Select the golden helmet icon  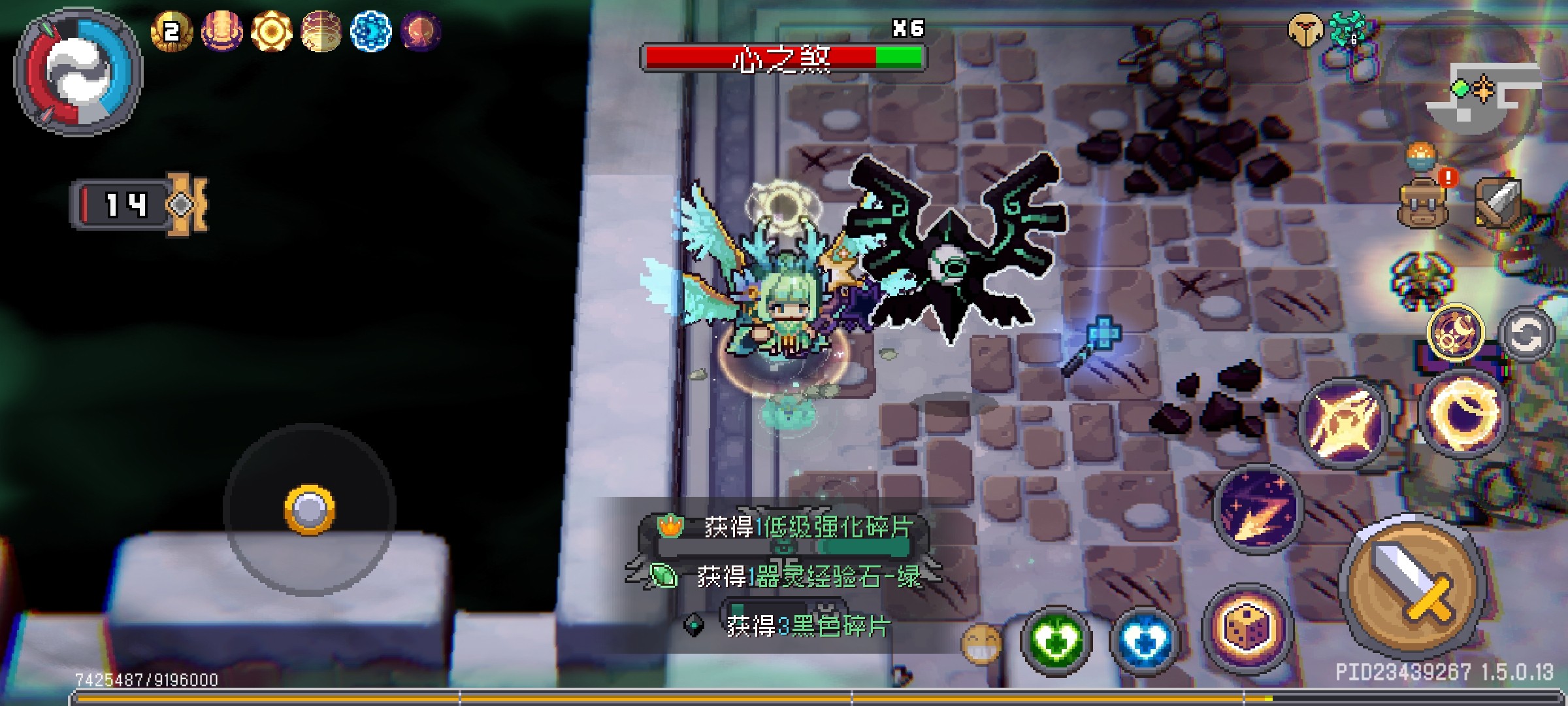coord(1305,30)
